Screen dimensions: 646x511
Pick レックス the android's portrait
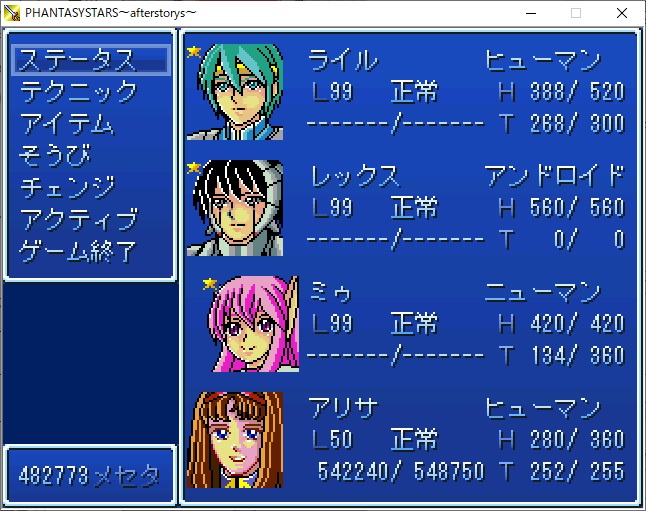point(234,208)
